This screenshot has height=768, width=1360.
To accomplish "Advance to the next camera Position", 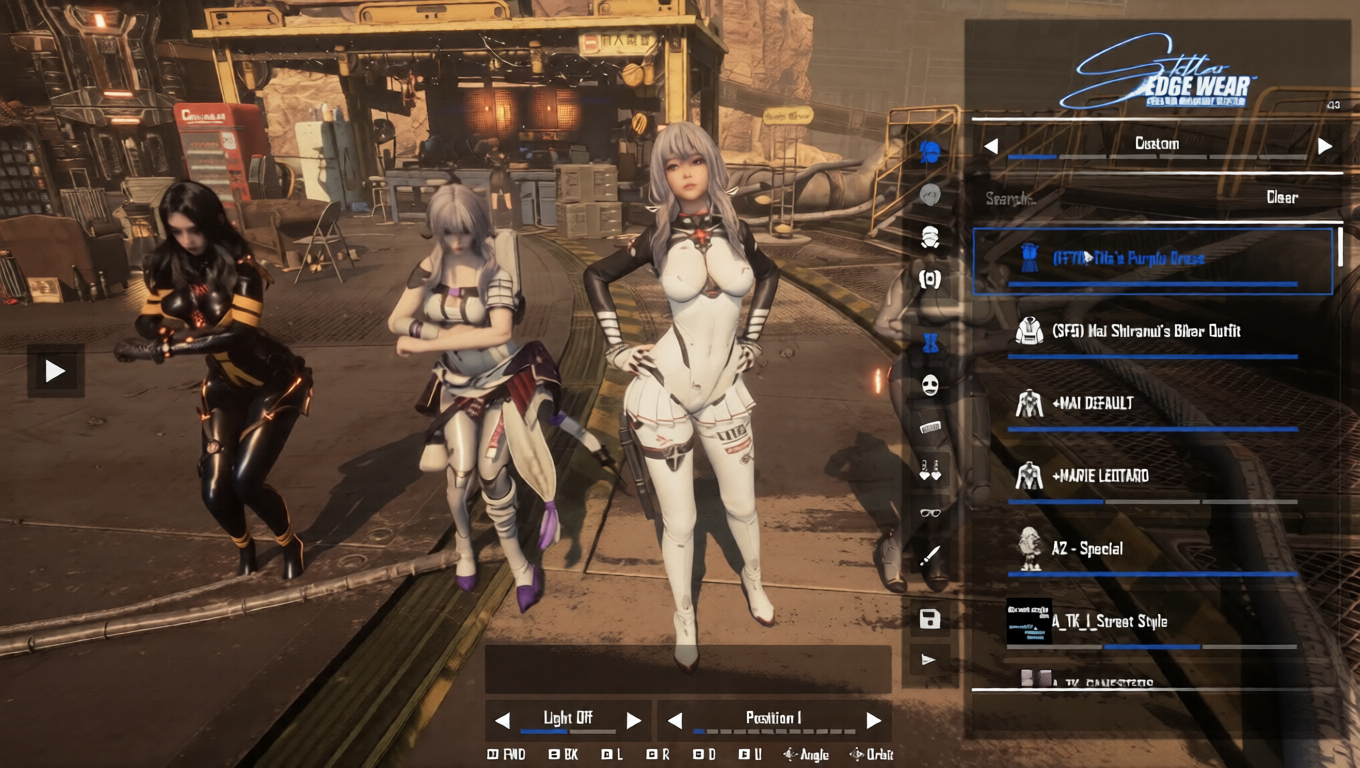I will tap(873, 720).
